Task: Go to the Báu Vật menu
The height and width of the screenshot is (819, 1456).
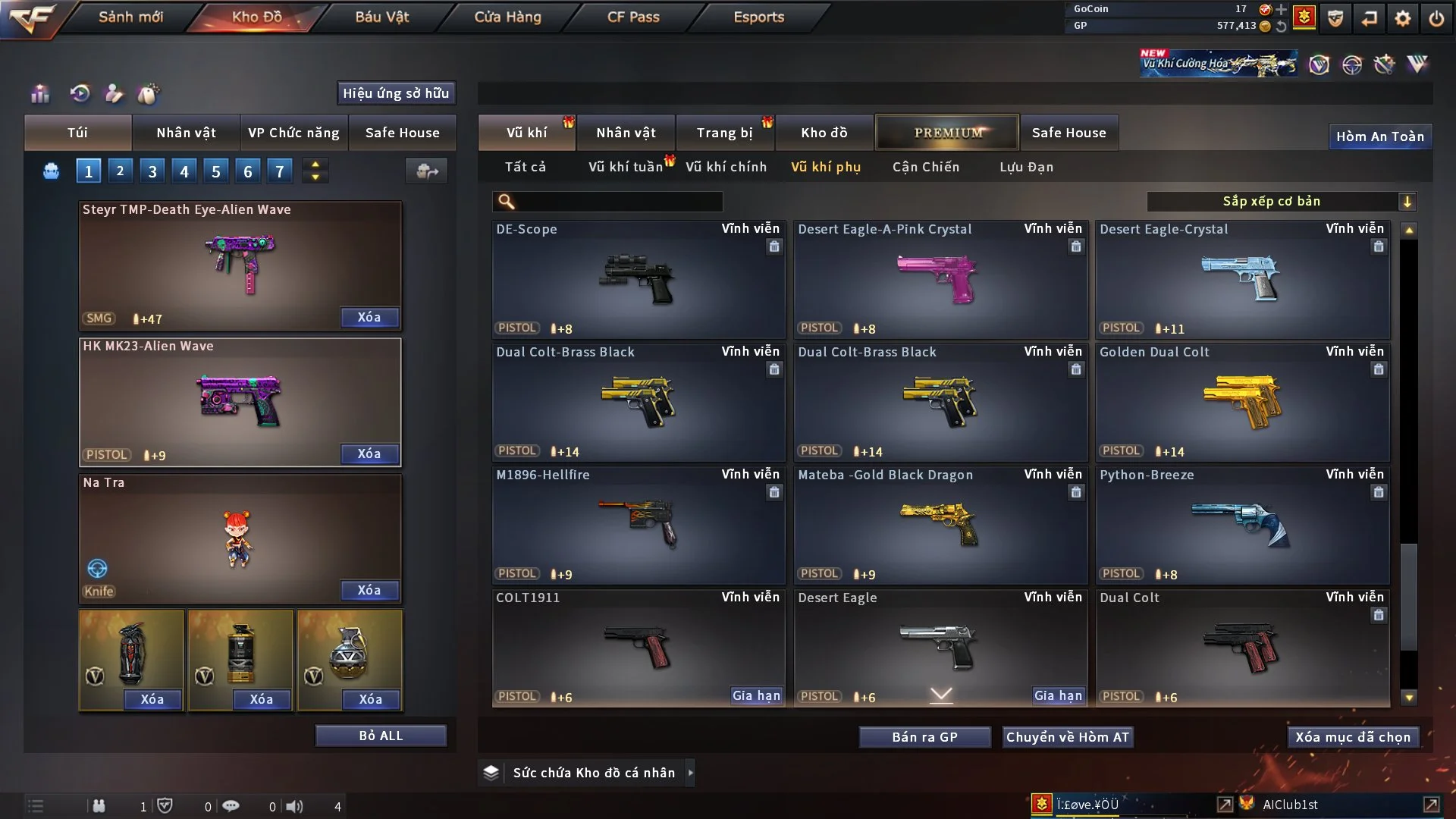Action: [x=381, y=17]
